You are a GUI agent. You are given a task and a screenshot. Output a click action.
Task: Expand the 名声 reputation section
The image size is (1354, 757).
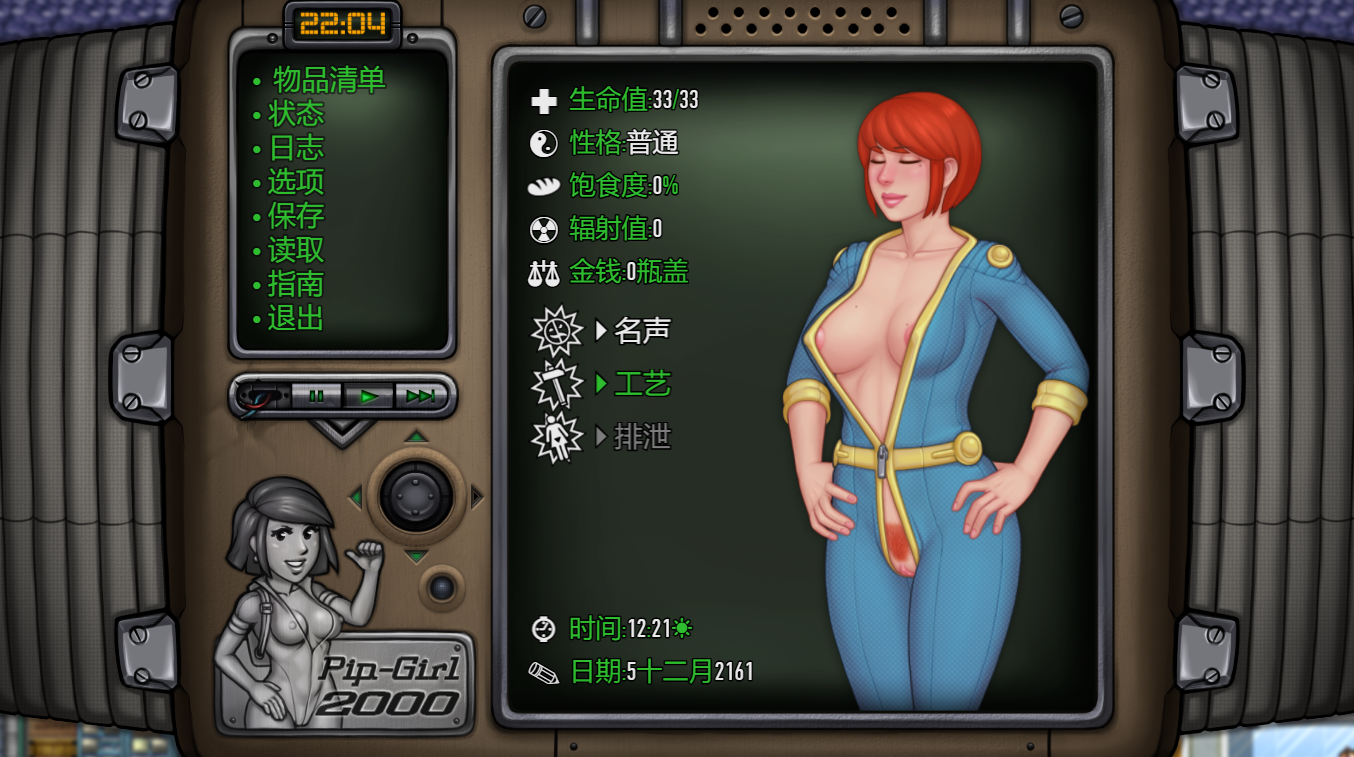click(641, 330)
